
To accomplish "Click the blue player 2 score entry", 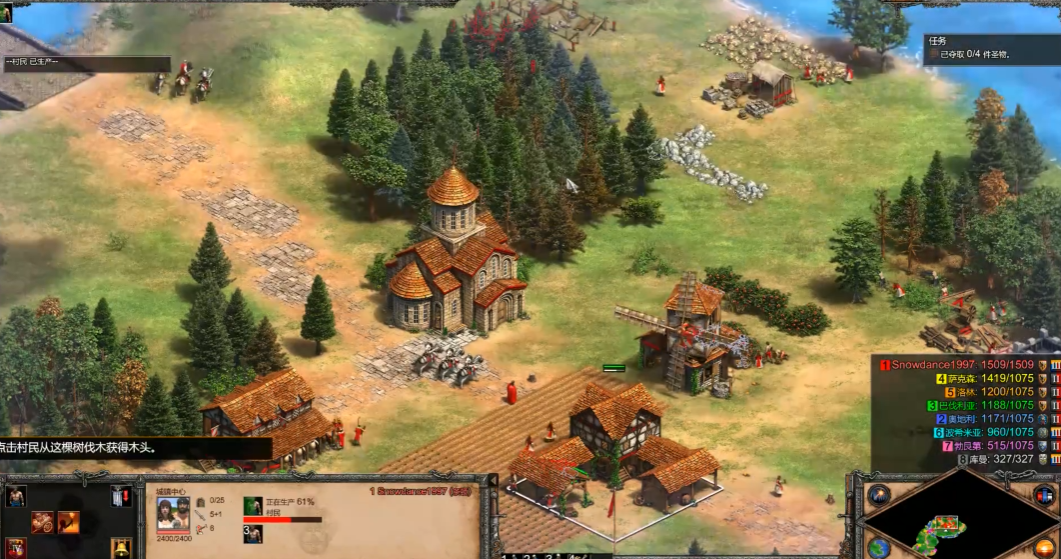I will pos(985,419).
